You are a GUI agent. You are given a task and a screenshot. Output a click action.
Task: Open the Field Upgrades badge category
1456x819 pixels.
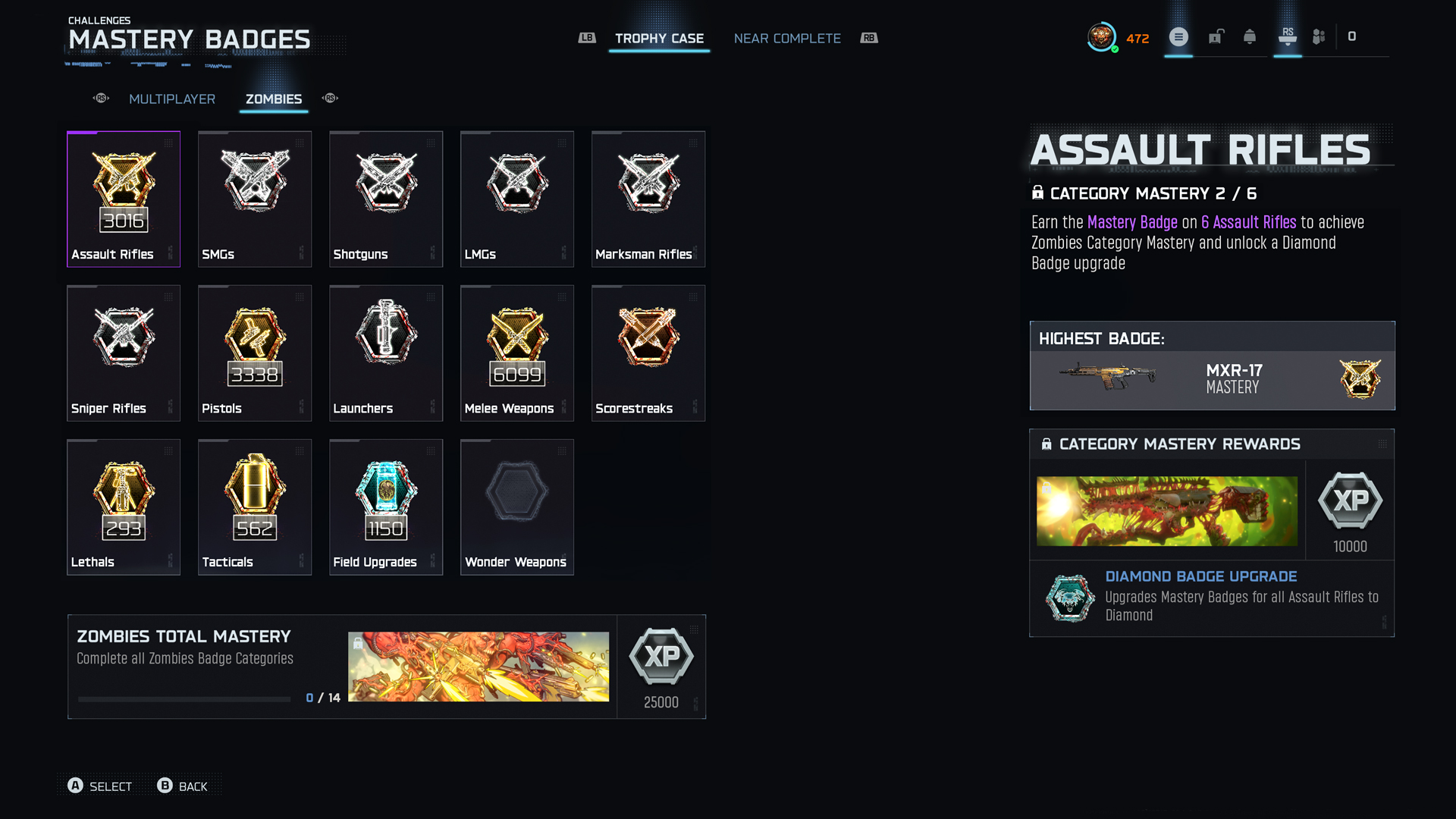pyautogui.click(x=386, y=507)
